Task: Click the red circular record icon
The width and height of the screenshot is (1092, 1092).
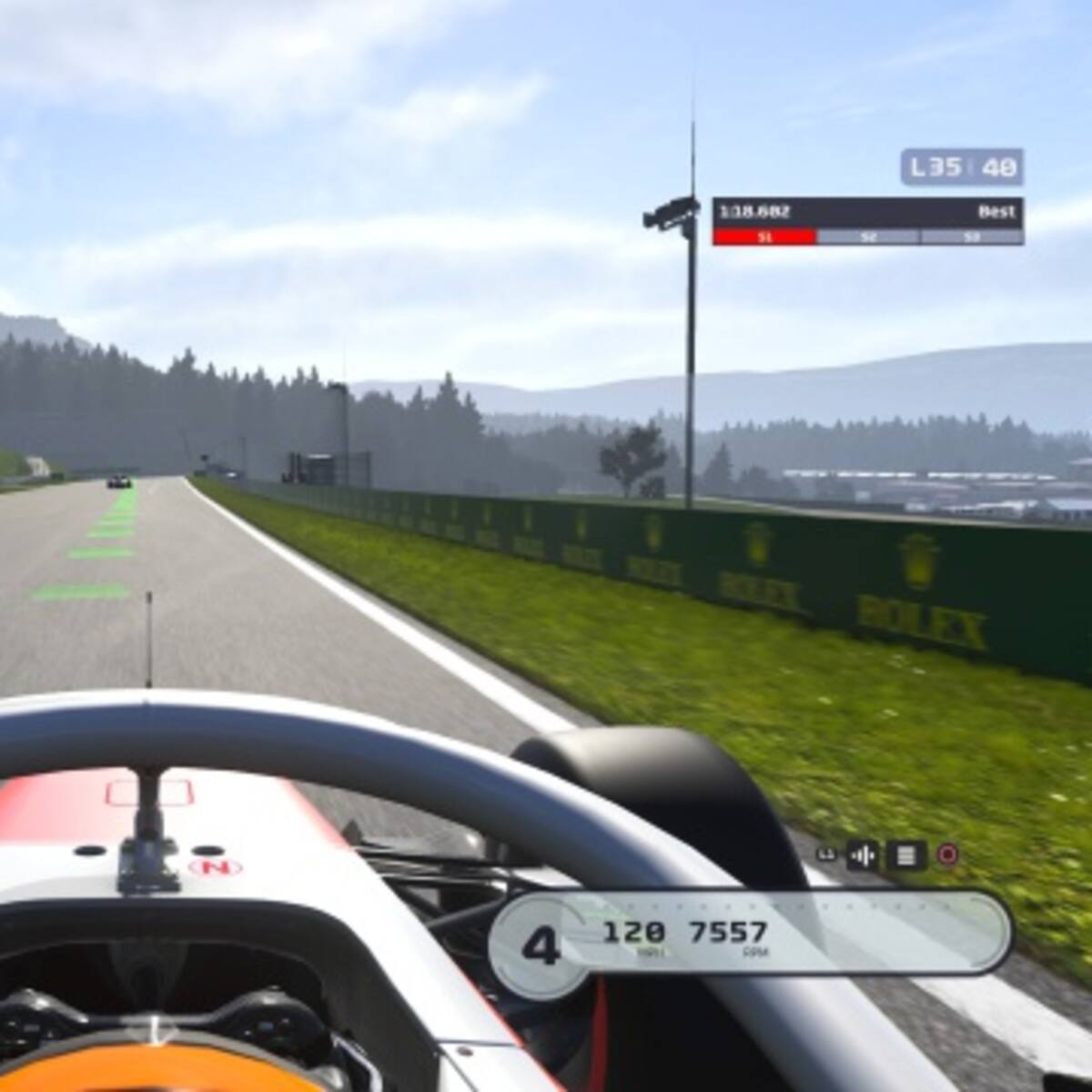Action: [x=947, y=854]
